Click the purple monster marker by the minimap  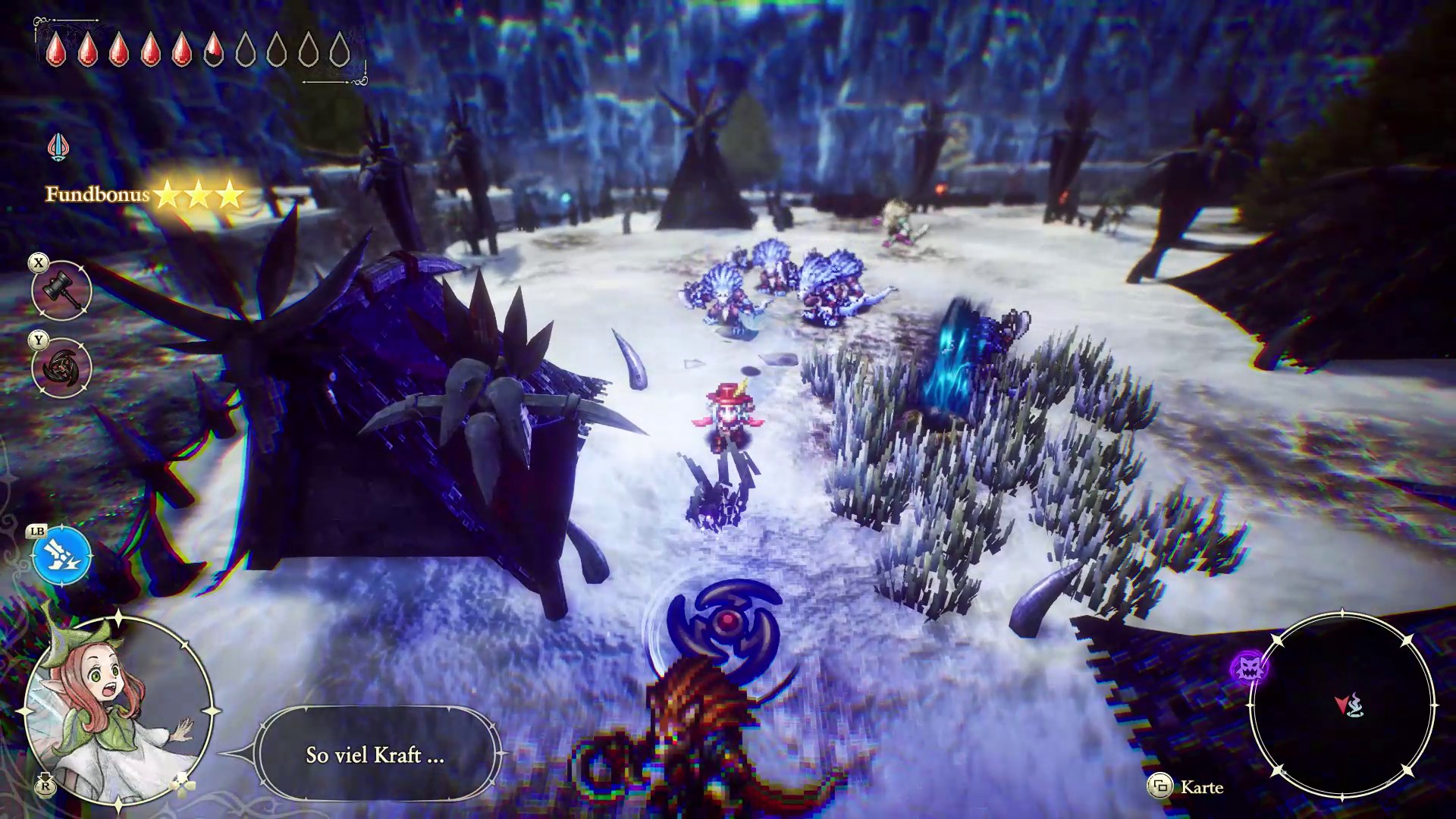(x=1247, y=668)
